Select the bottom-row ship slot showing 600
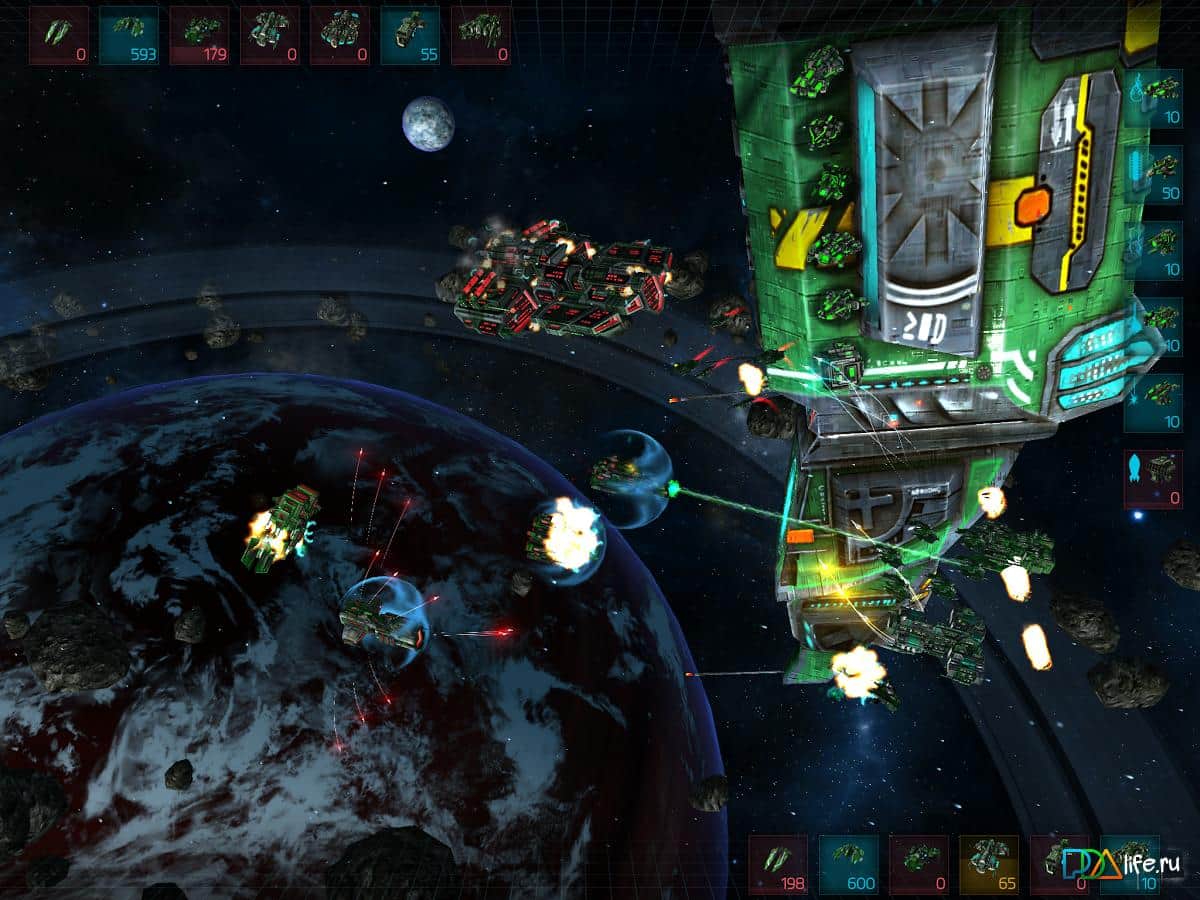Image resolution: width=1200 pixels, height=900 pixels. click(849, 864)
